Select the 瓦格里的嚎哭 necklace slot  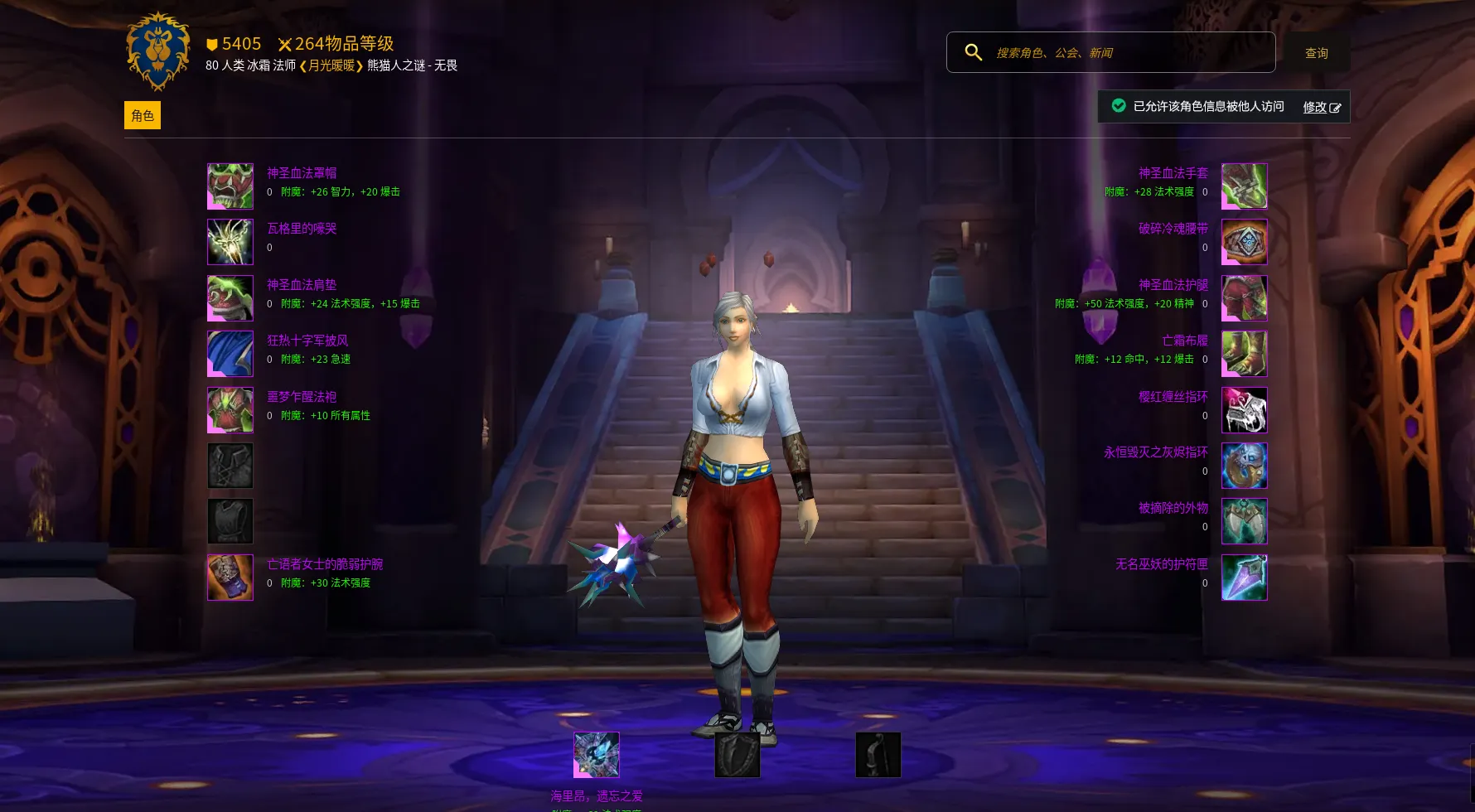230,242
